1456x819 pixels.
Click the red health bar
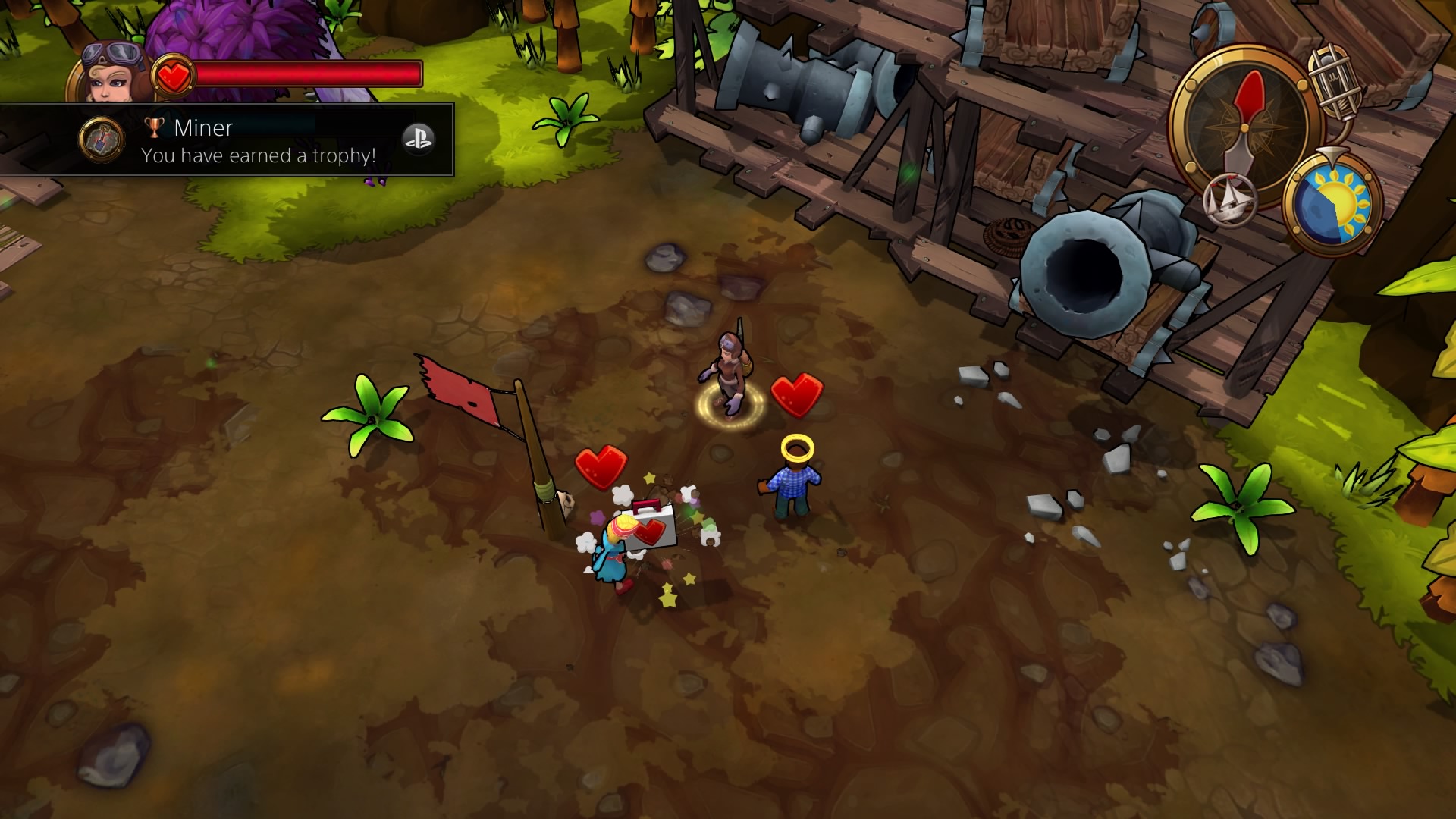tap(304, 74)
